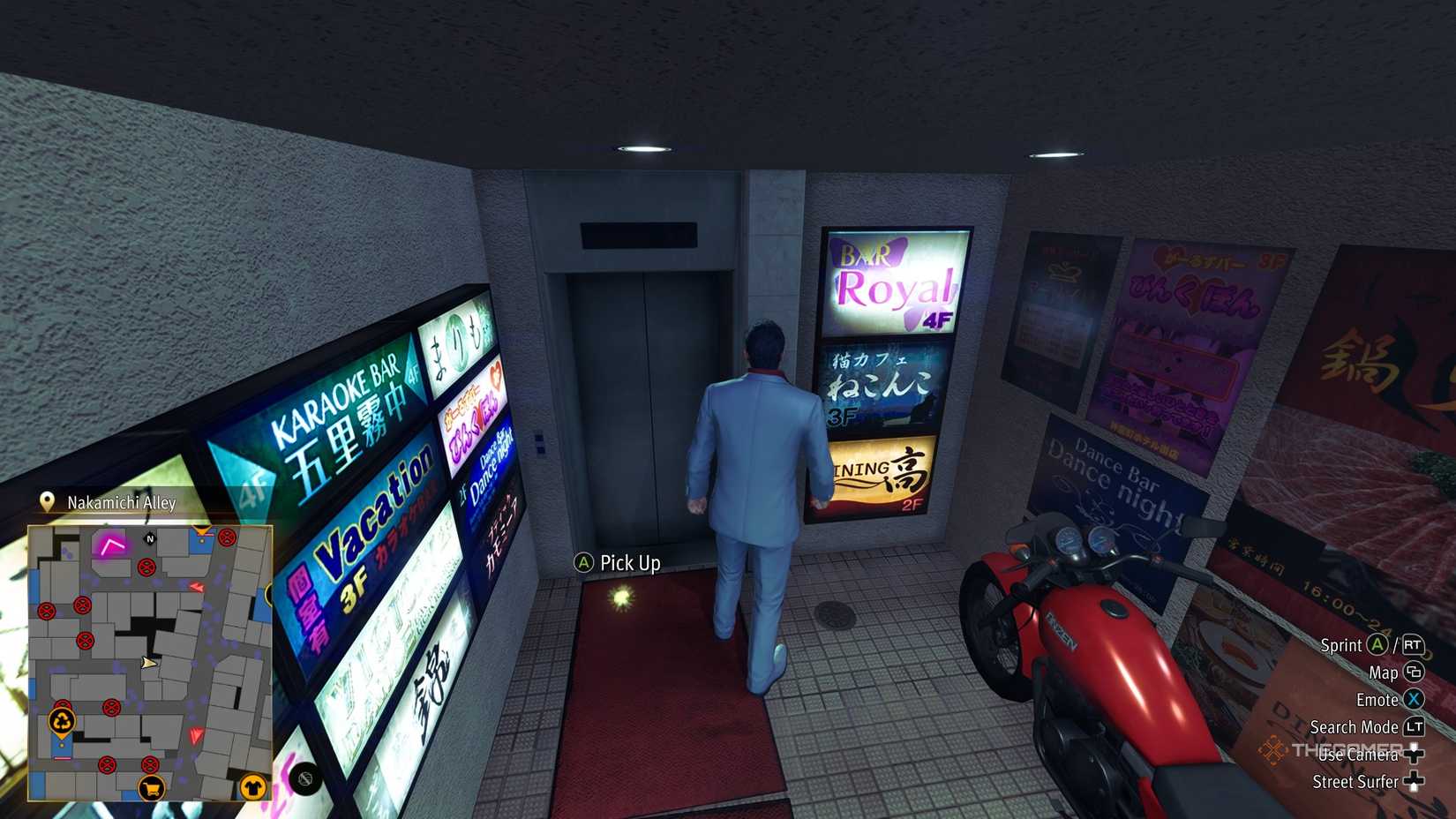Click the blue X Emote button icon

tap(1414, 700)
